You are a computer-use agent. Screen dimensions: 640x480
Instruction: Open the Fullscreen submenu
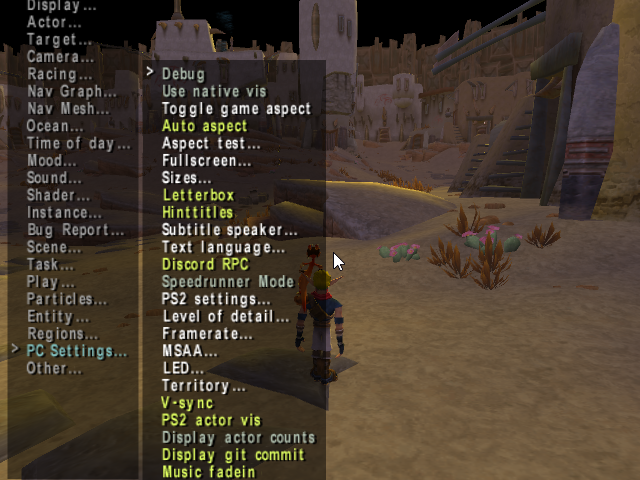pos(206,160)
